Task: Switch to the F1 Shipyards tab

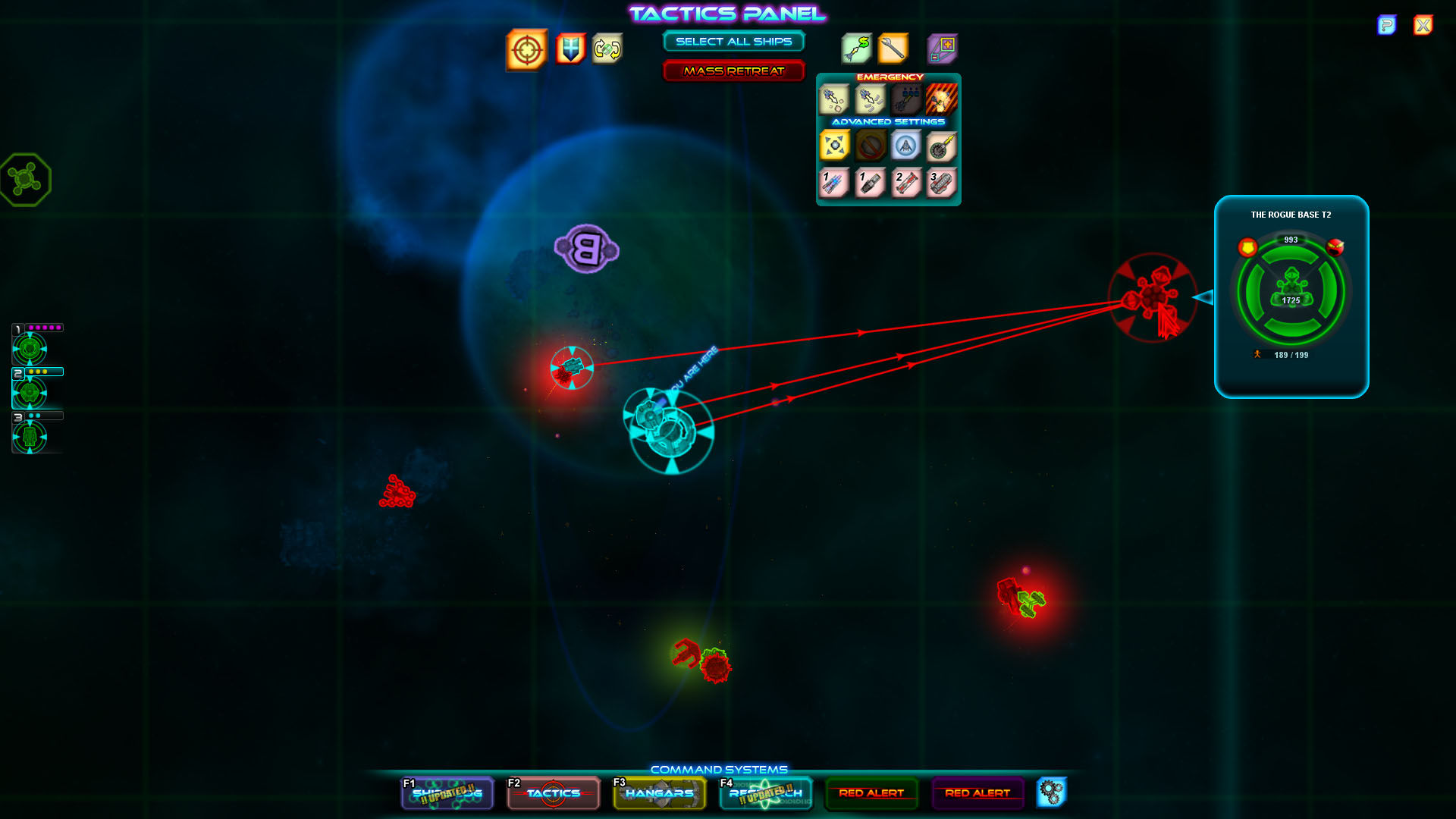Action: [447, 793]
